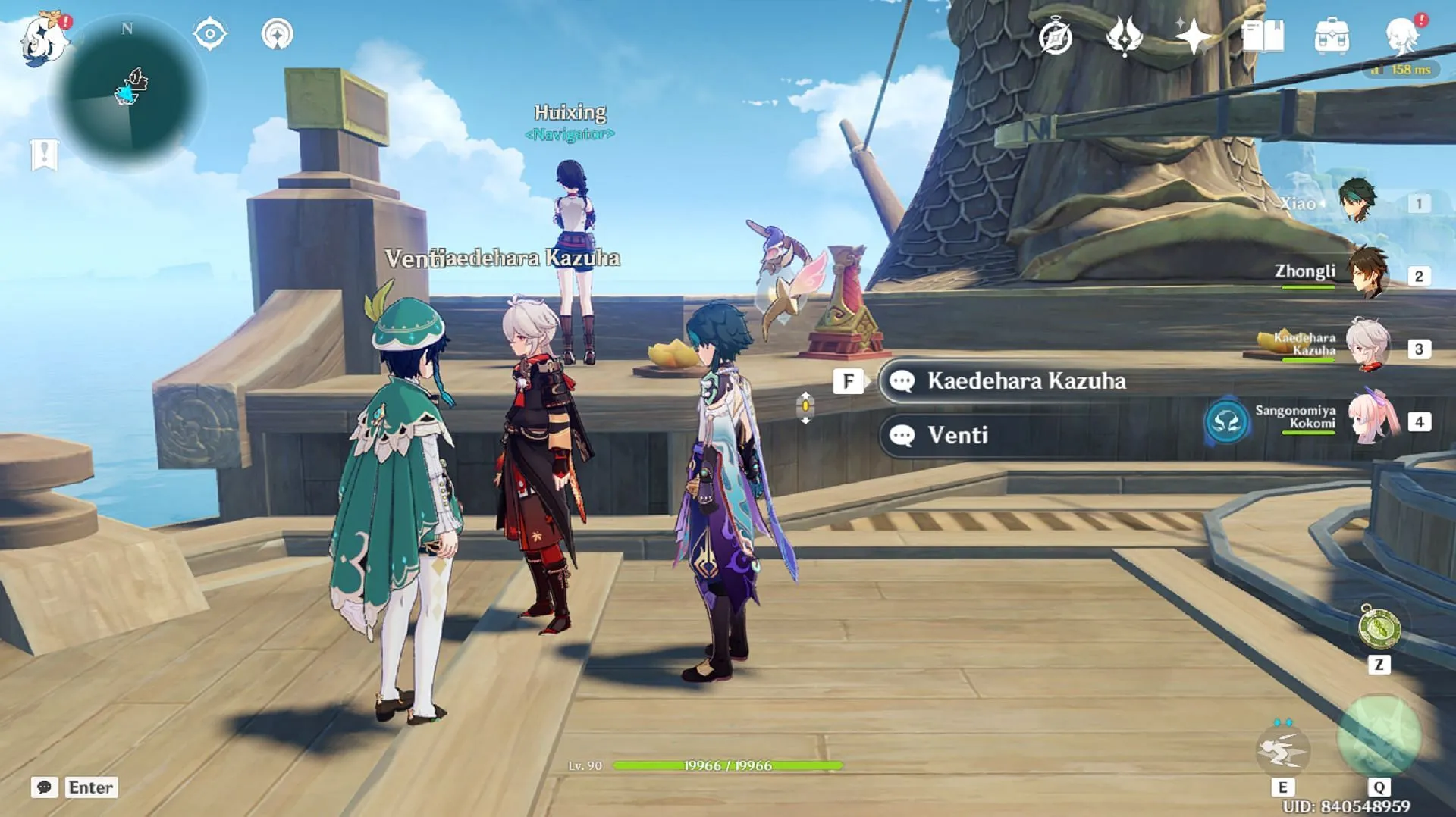
Task: Open the battle pass book icon
Action: [1263, 36]
